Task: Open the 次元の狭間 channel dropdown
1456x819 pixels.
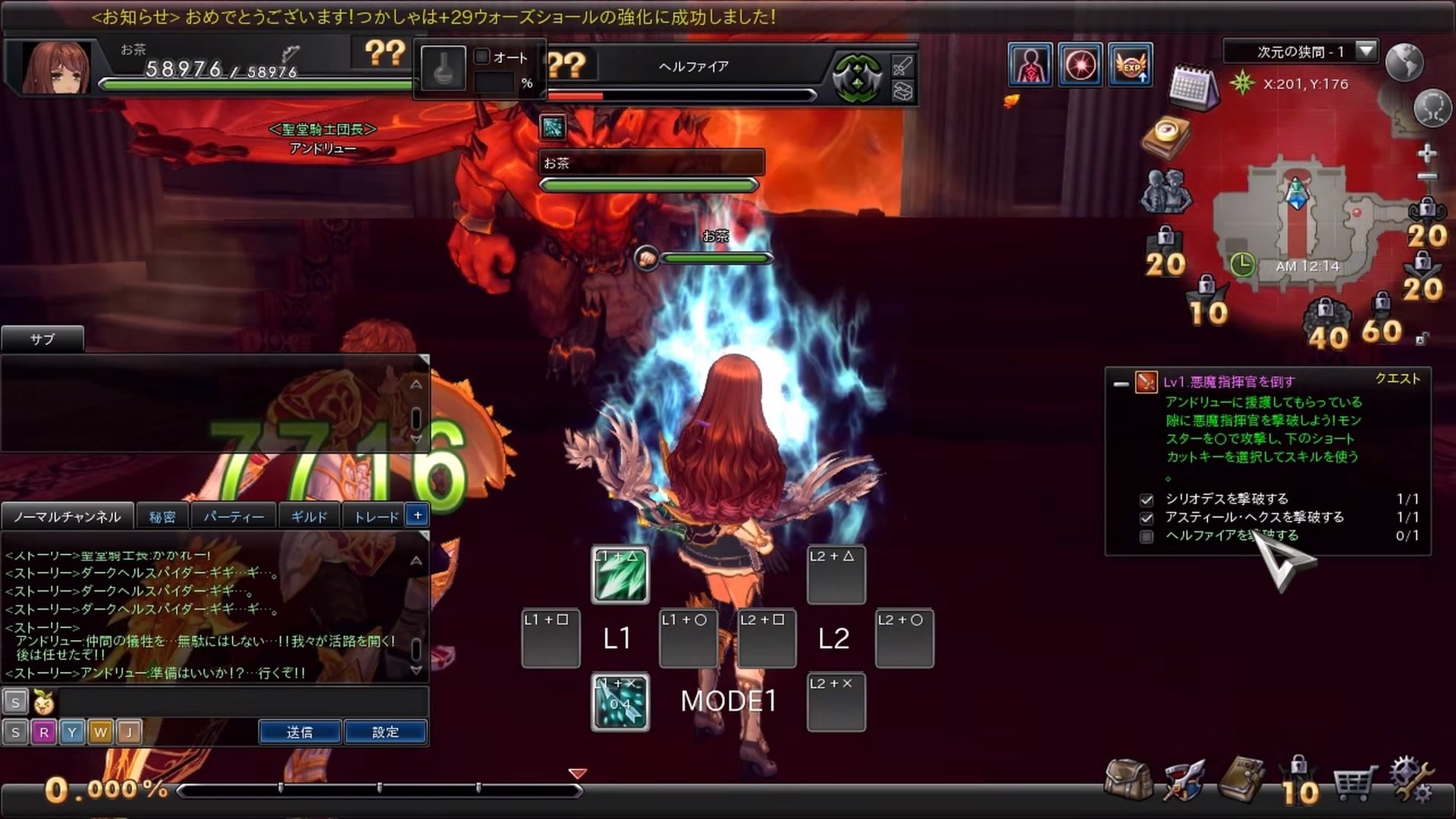Action: click(x=1366, y=51)
